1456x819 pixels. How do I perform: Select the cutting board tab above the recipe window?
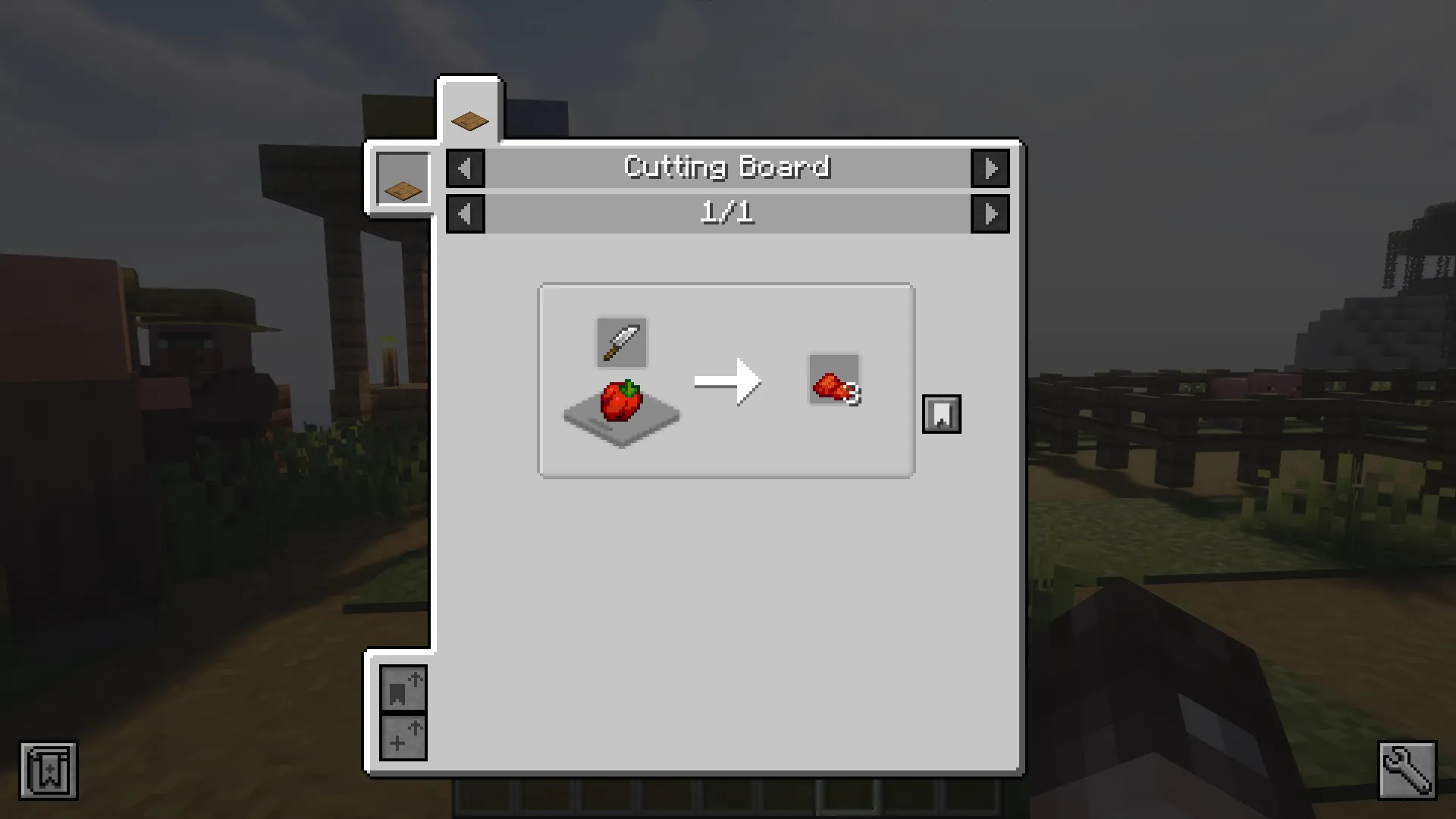click(x=469, y=114)
